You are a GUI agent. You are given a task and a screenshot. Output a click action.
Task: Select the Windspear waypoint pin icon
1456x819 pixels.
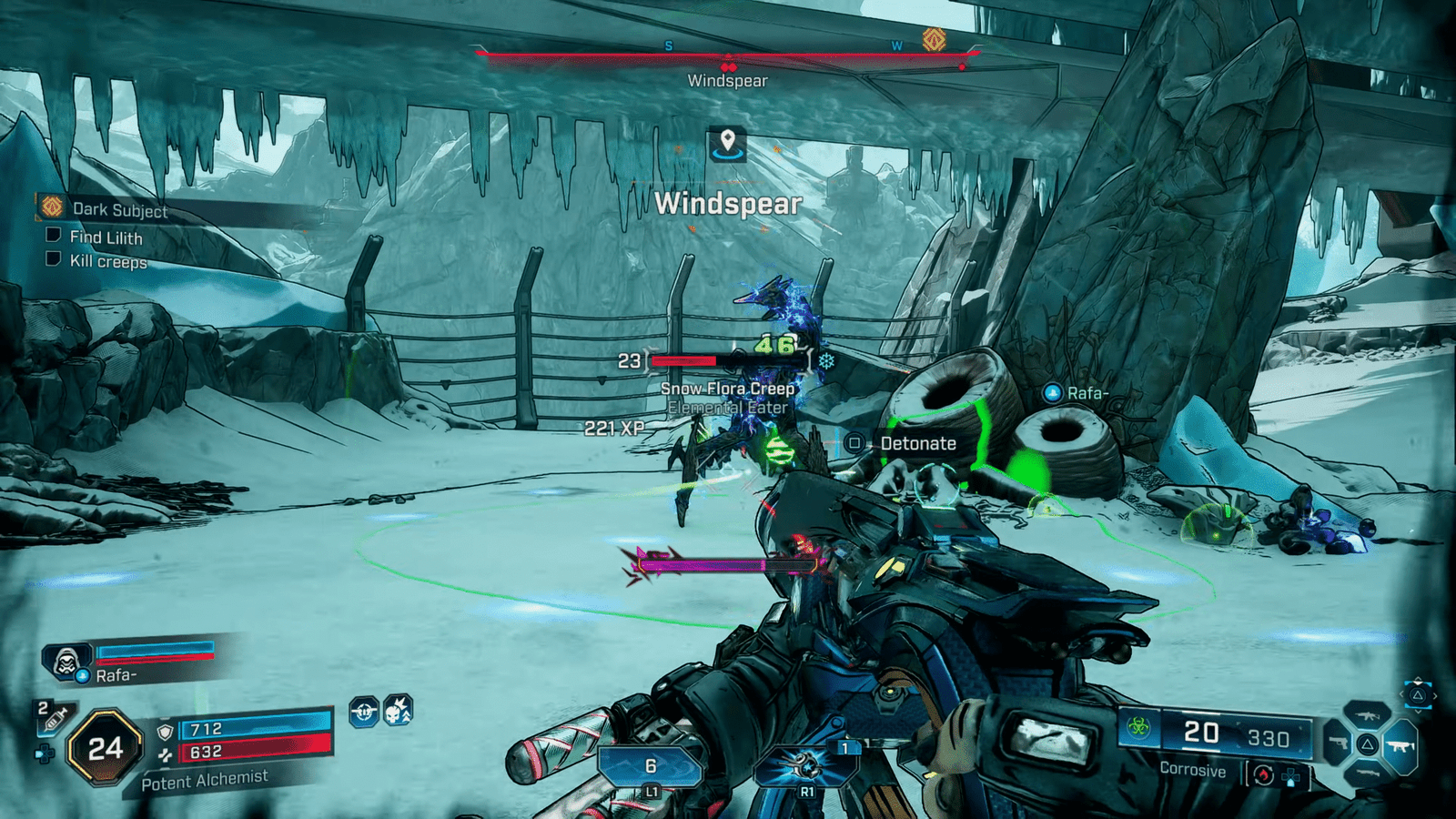click(x=727, y=144)
